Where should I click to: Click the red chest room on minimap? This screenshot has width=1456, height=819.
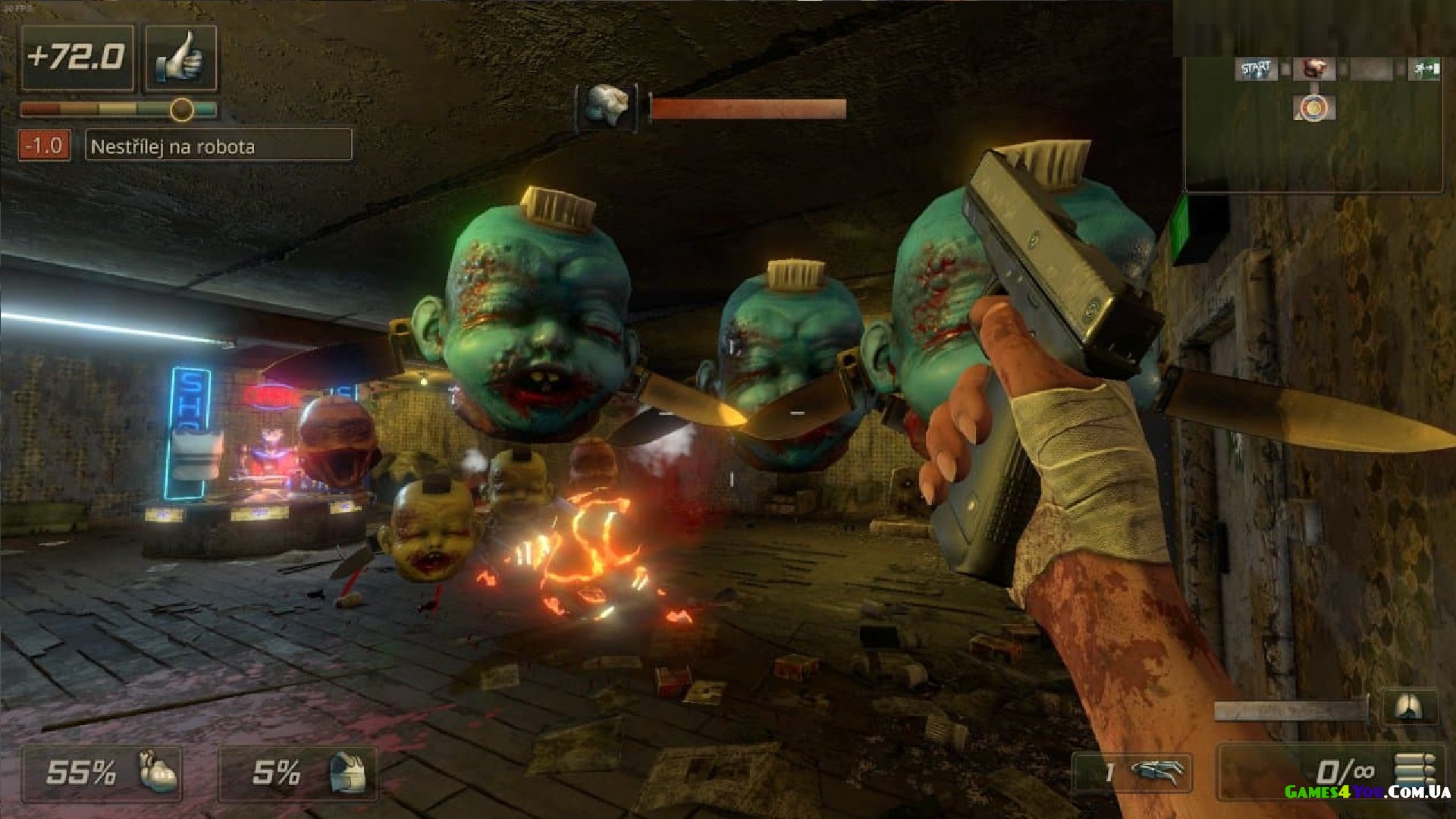1313,70
